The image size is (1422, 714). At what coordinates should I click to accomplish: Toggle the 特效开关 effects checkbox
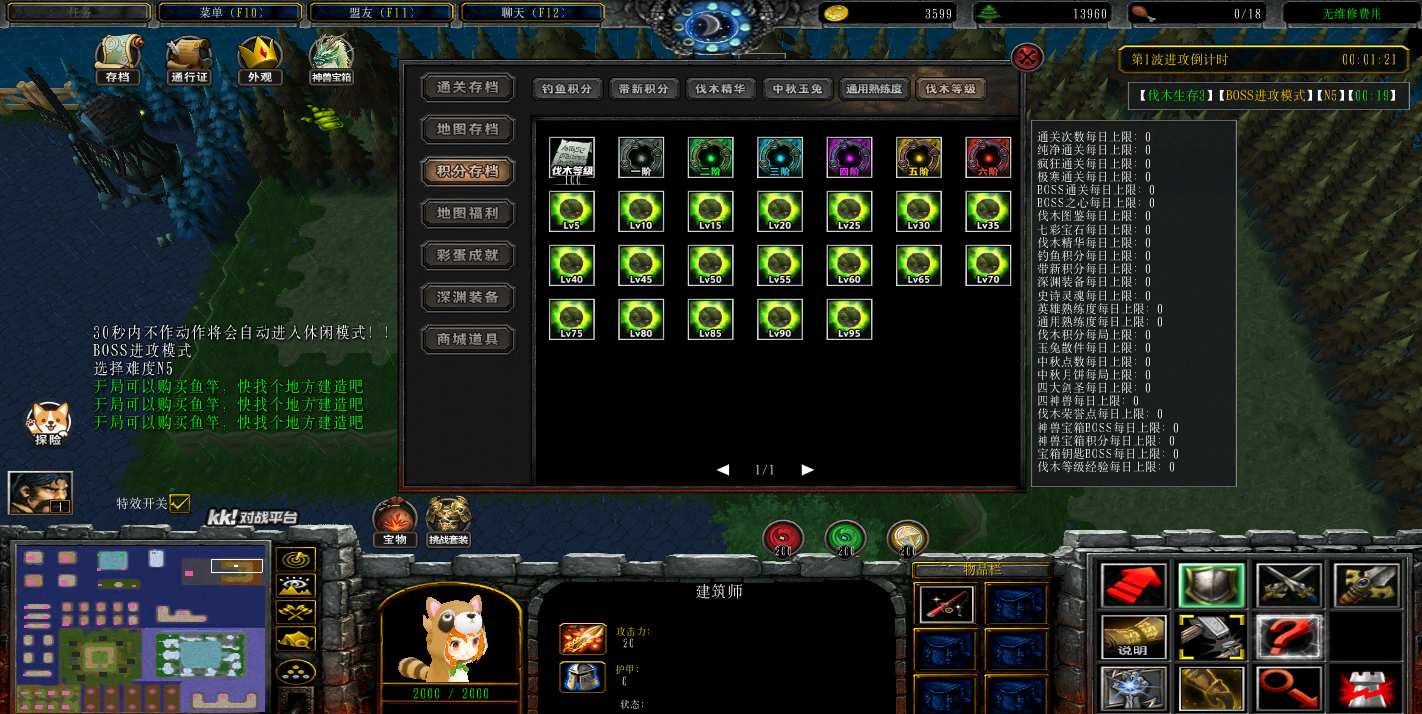tap(180, 504)
